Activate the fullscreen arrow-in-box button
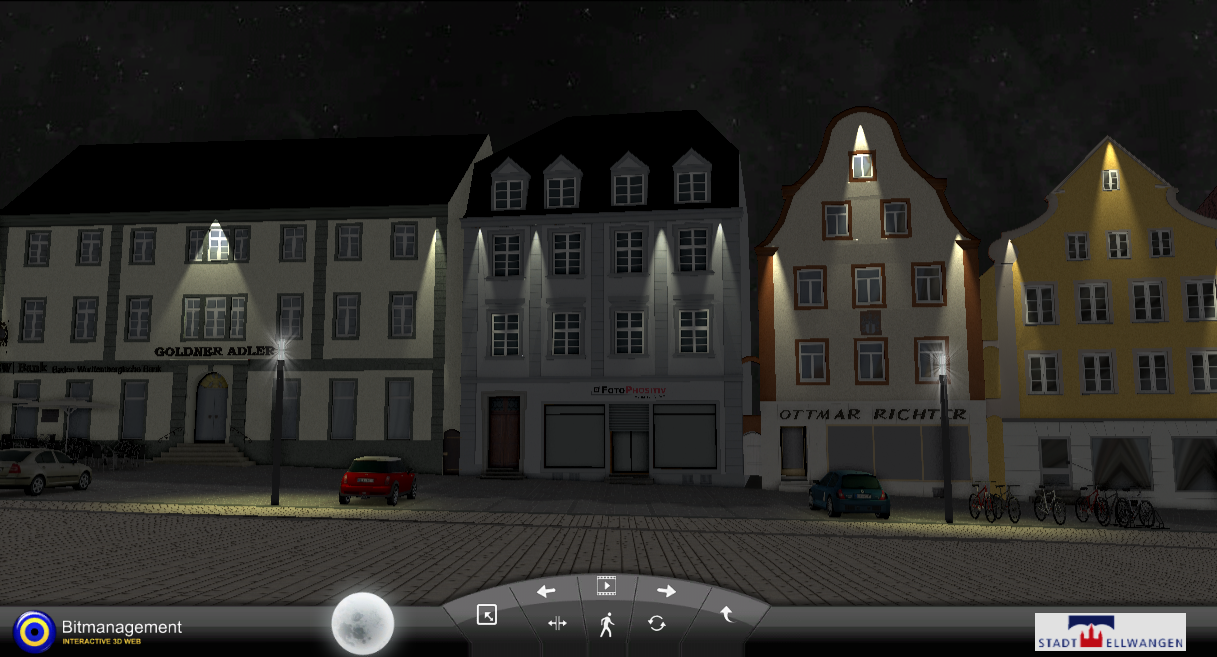This screenshot has height=657, width=1217. coord(487,615)
